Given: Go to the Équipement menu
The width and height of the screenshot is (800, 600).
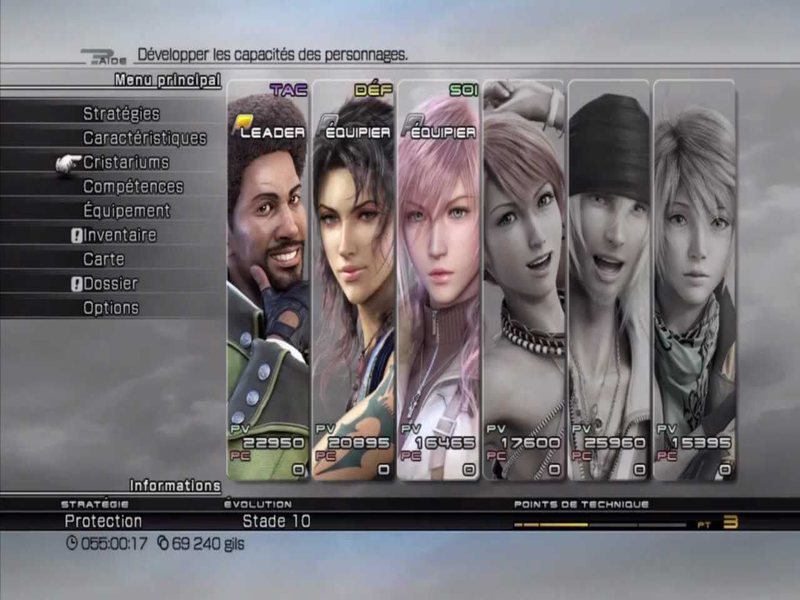Looking at the screenshot, I should [126, 211].
